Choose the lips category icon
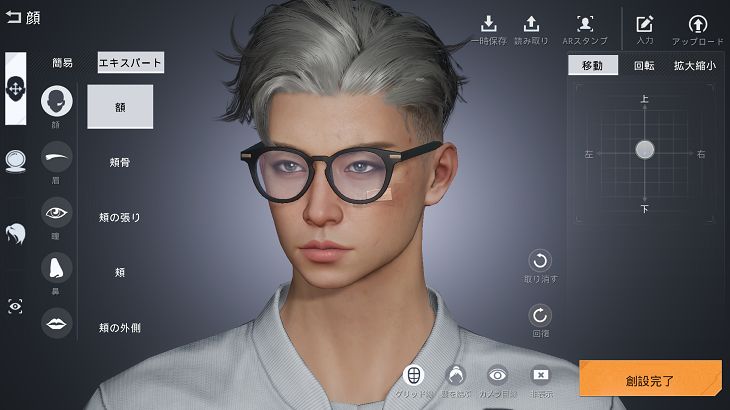The width and height of the screenshot is (730, 410). click(56, 322)
